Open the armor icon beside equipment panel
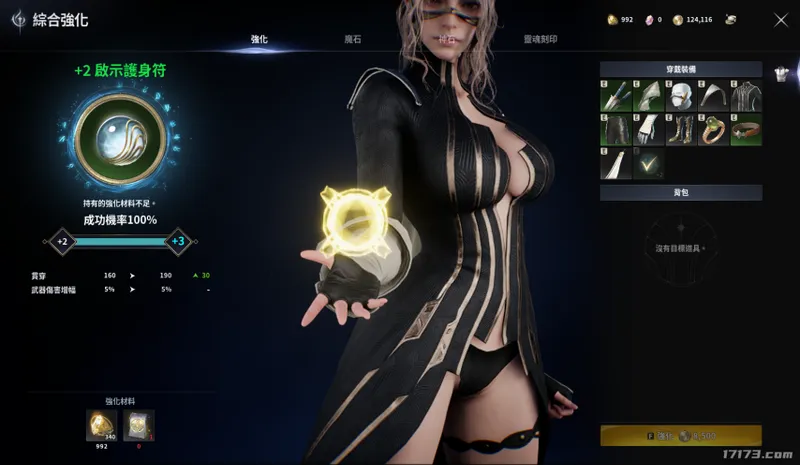The height and width of the screenshot is (465, 800). coord(781,71)
